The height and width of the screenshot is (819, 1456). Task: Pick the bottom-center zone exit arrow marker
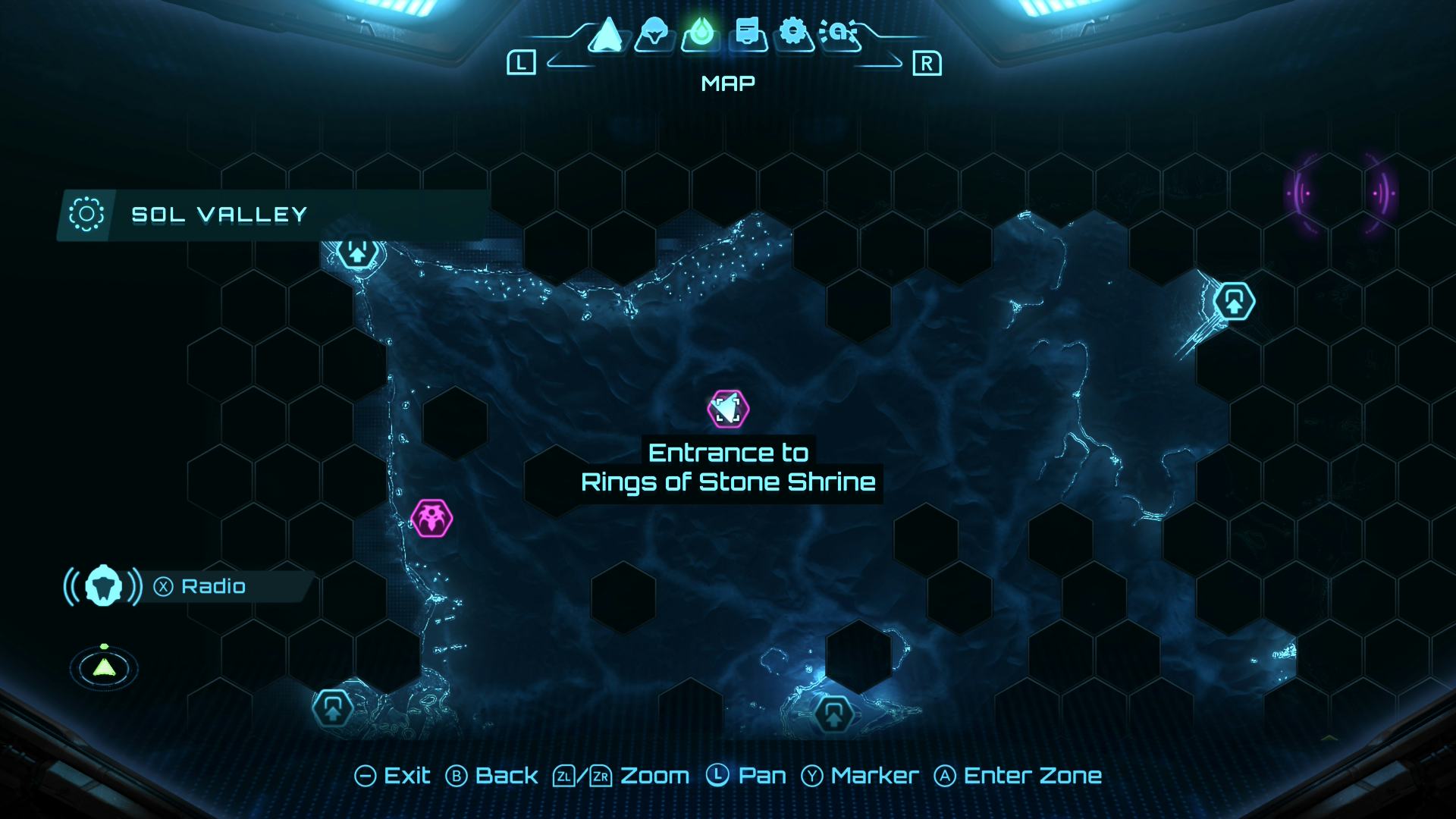(x=833, y=714)
